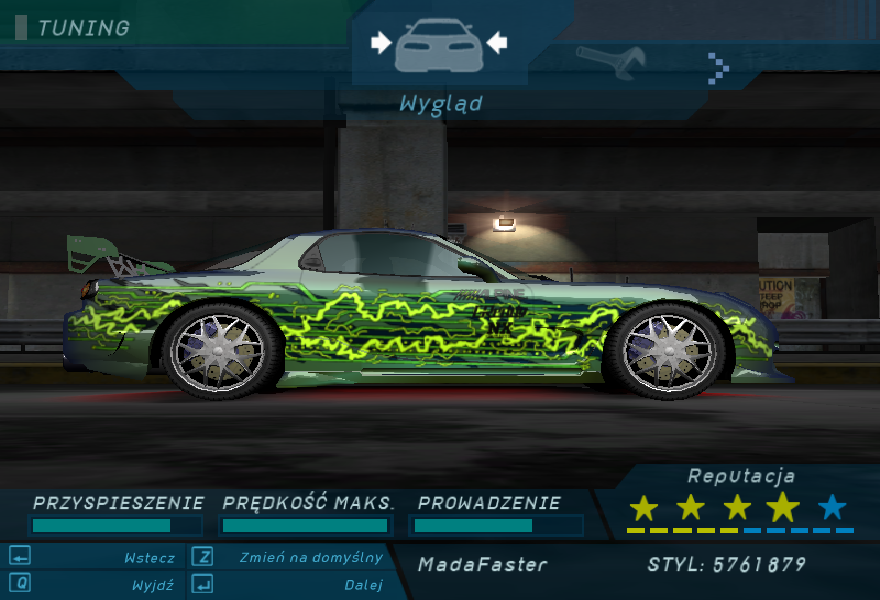This screenshot has height=600, width=880.
Task: Continue with the Dalej option
Action: coord(363,585)
